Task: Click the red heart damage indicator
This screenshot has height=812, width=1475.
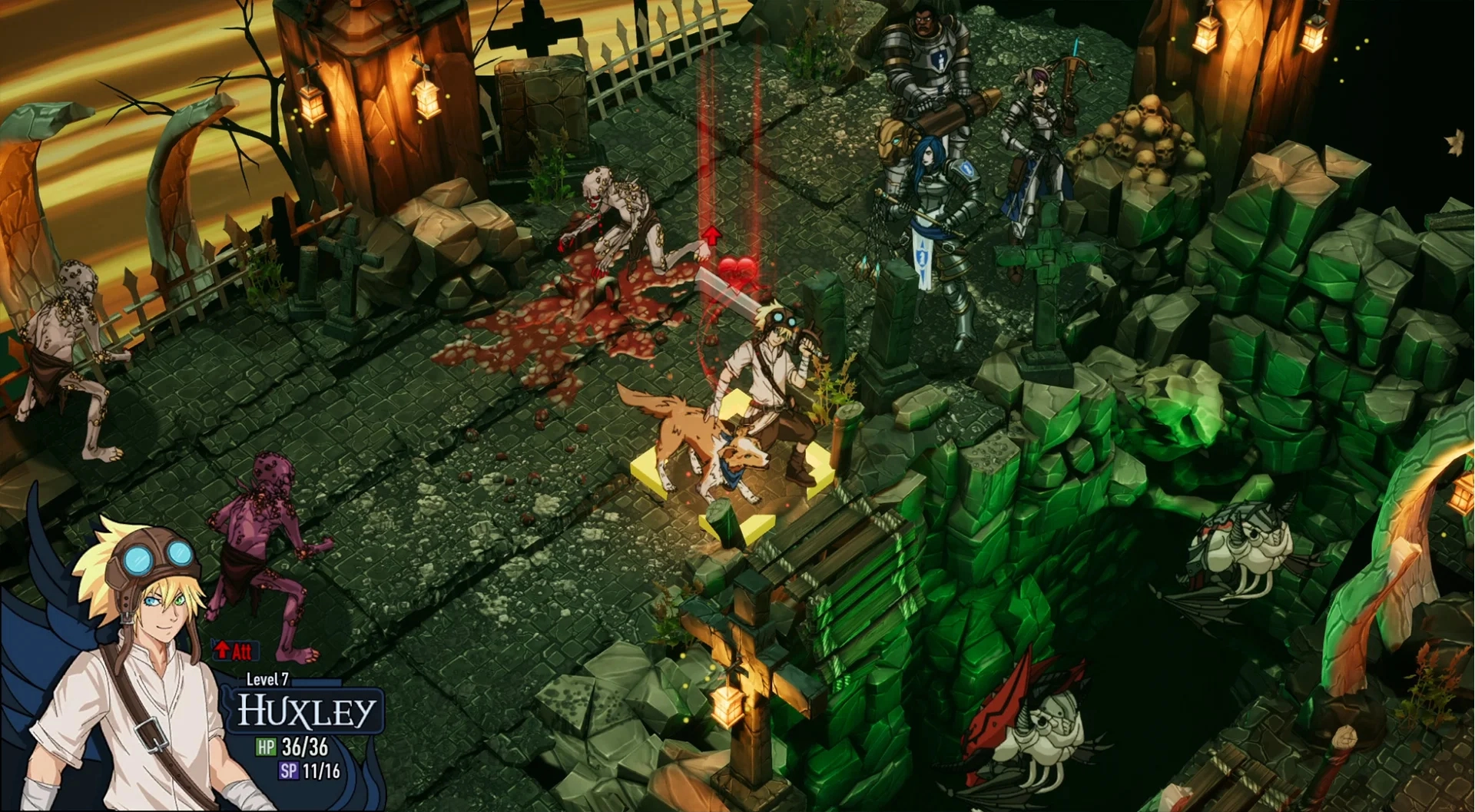Action: pyautogui.click(x=736, y=273)
